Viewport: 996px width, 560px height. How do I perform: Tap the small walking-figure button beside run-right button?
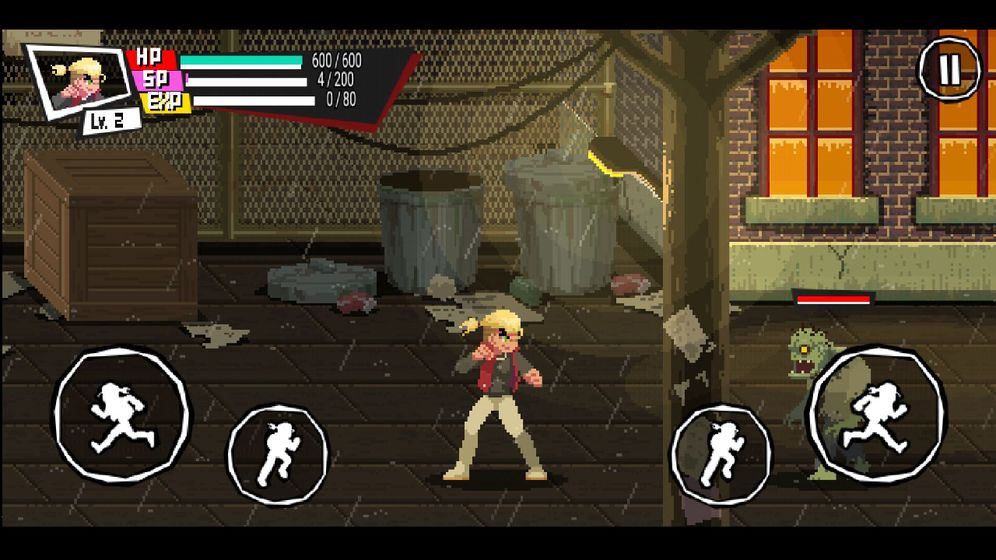[721, 454]
